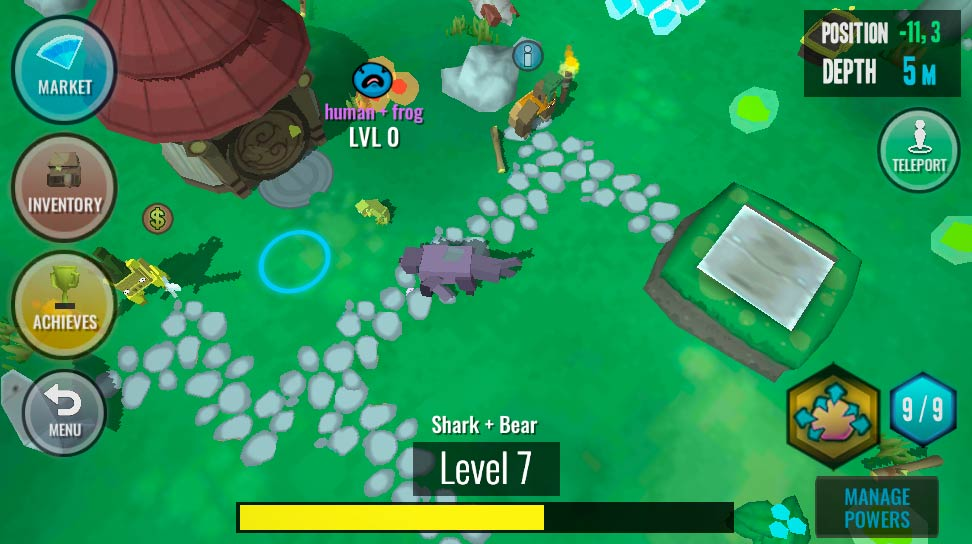This screenshot has height=544, width=972.
Task: Go back to the Menu
Action: click(65, 413)
